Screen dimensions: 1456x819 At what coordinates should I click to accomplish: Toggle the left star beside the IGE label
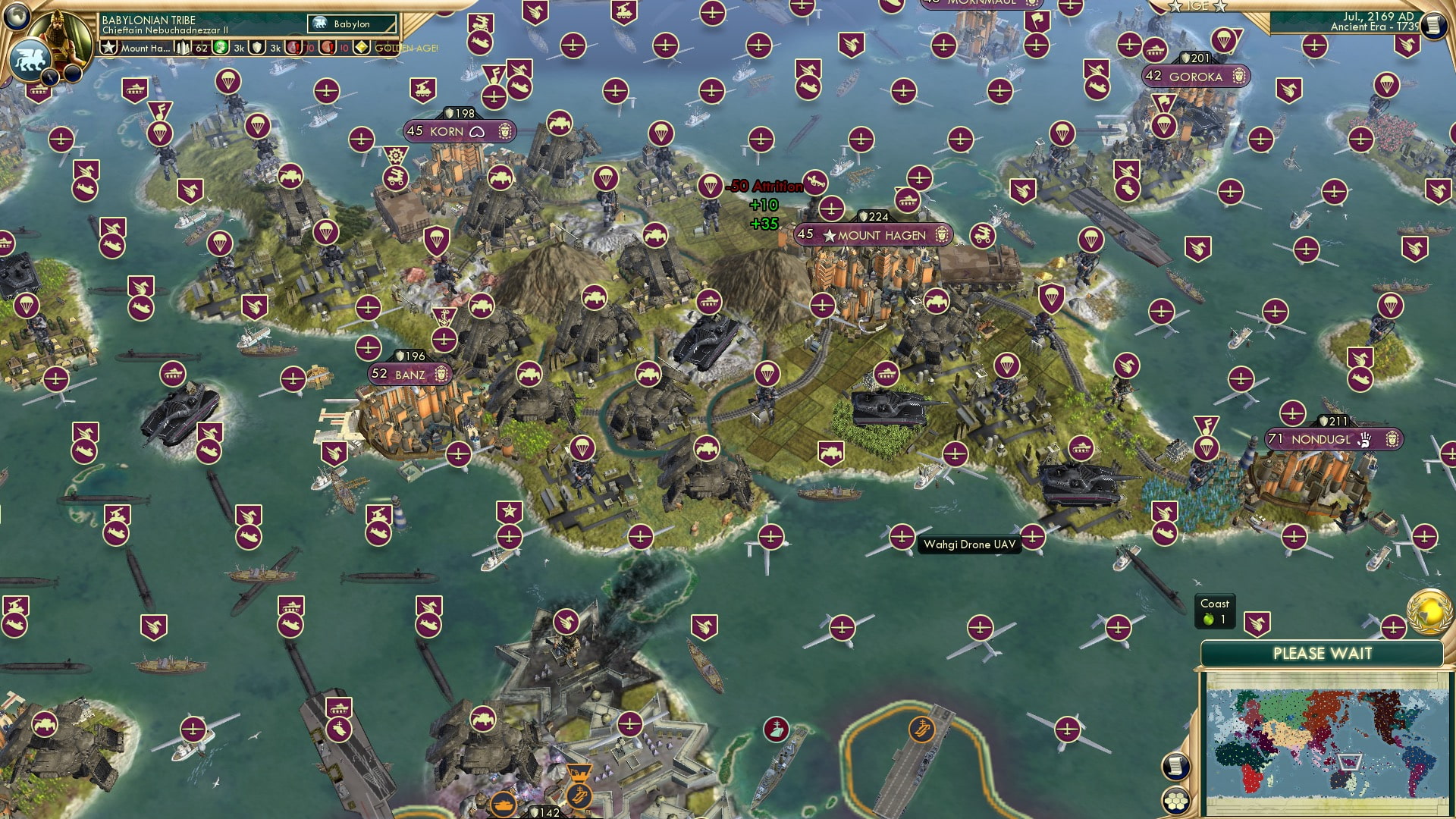(x=1175, y=6)
